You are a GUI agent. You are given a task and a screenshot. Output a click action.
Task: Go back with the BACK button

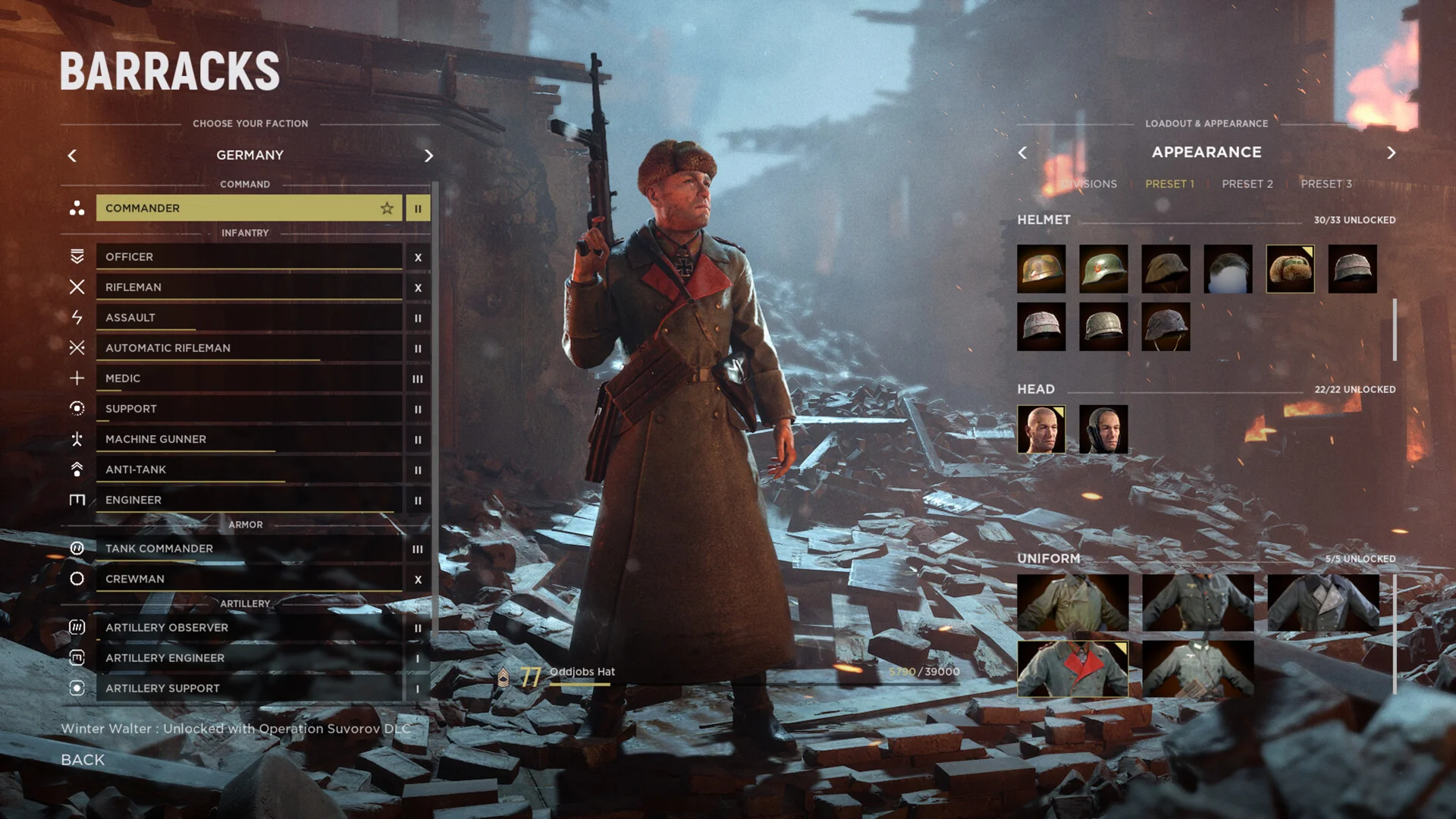point(83,760)
